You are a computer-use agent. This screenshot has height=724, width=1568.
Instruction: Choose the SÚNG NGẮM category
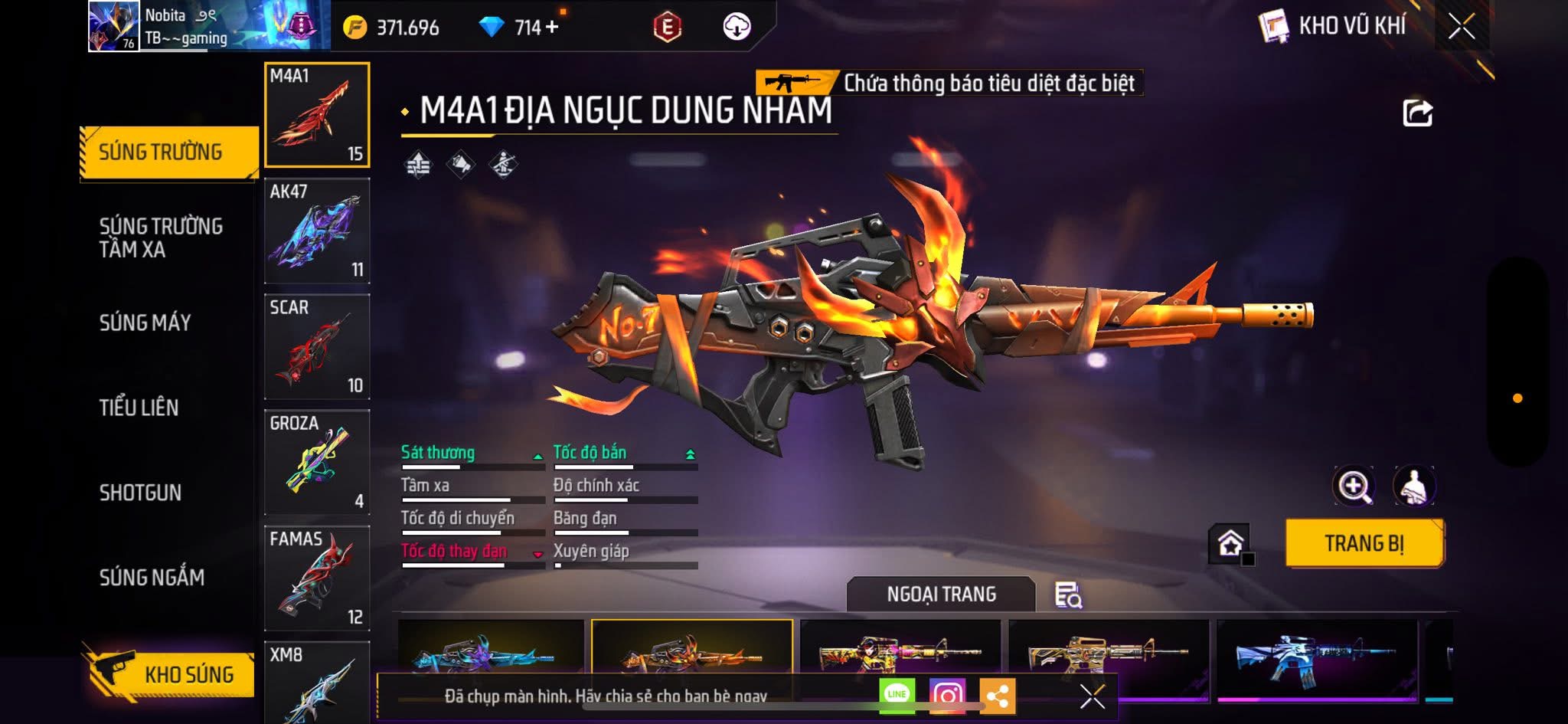[152, 578]
